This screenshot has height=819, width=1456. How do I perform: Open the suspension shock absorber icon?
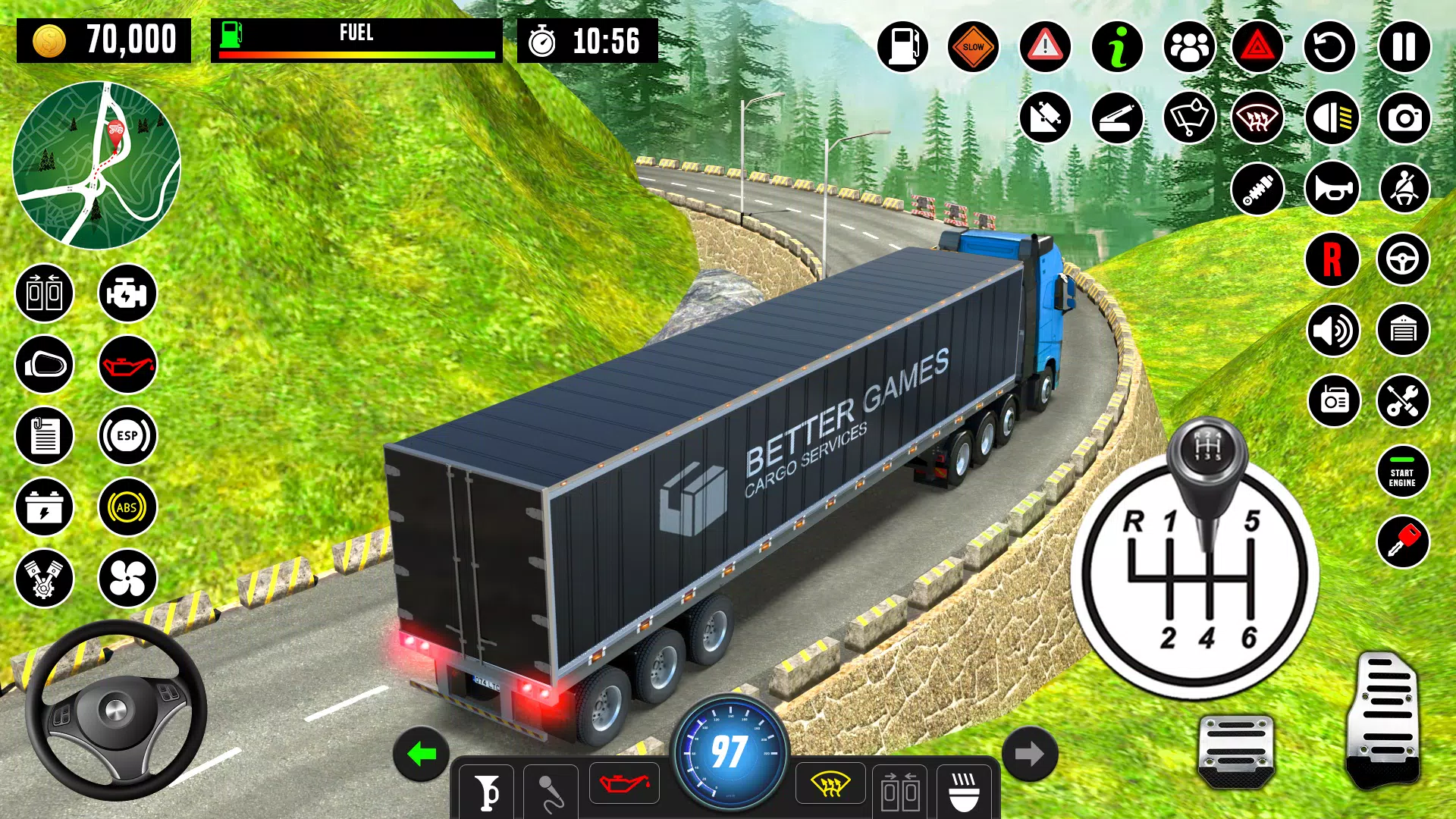[1257, 188]
